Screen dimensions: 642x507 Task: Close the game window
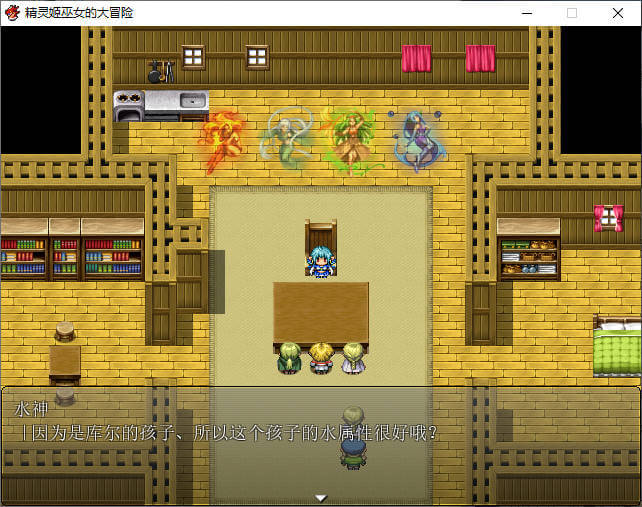[x=617, y=13]
